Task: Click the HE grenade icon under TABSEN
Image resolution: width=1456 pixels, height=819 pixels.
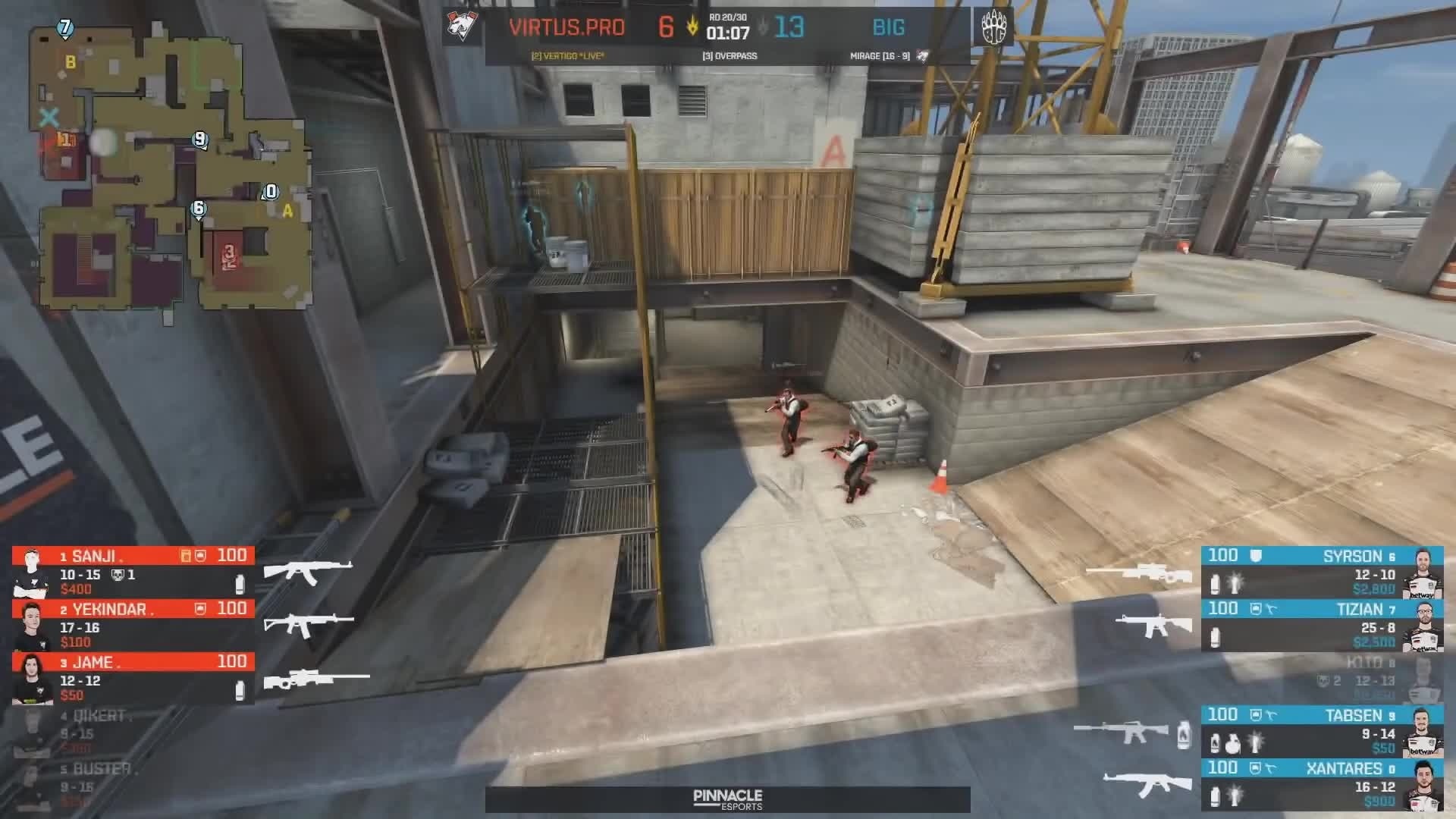Action: coord(1233,745)
